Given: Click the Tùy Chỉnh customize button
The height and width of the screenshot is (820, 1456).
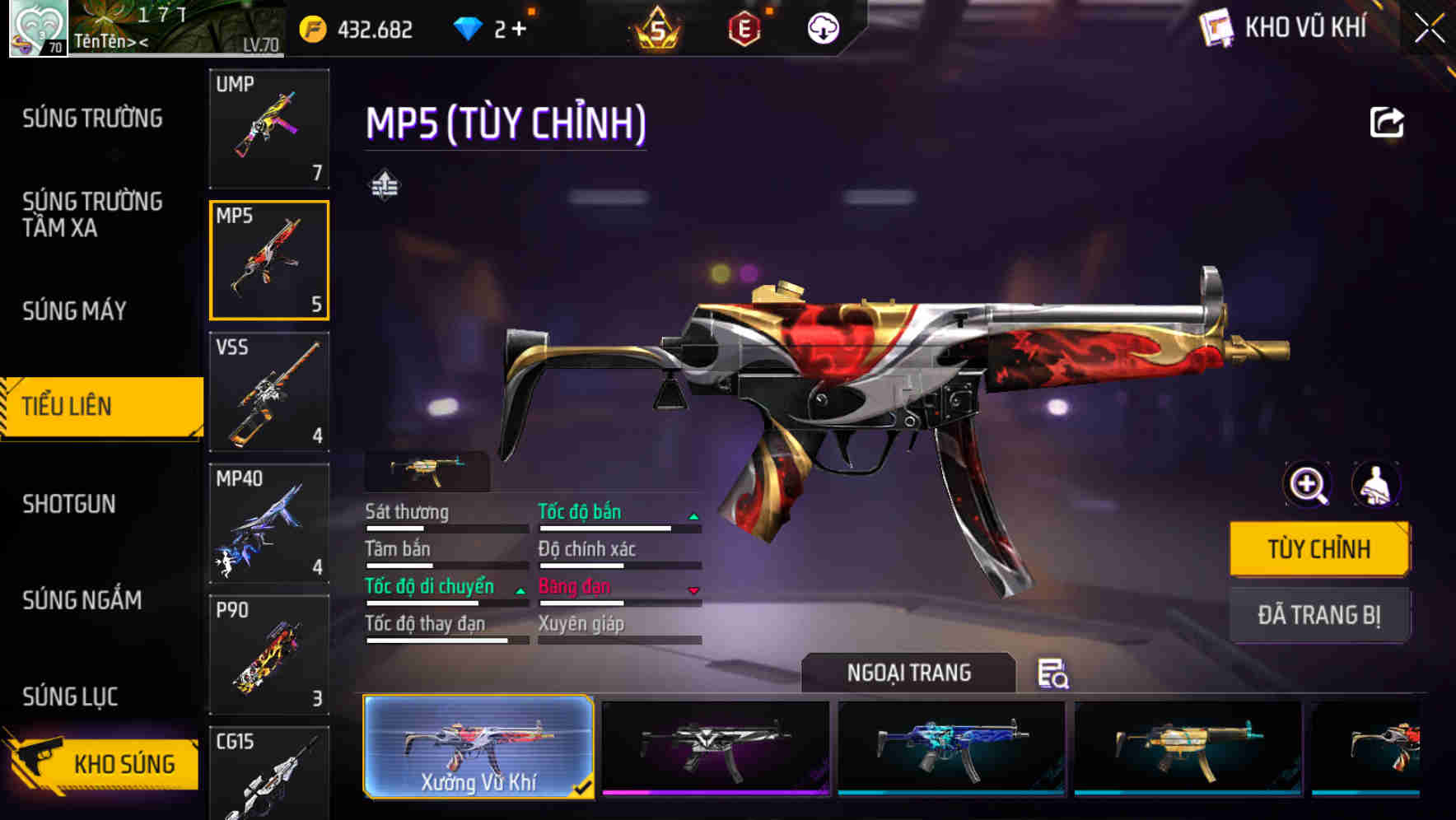Looking at the screenshot, I should [1318, 549].
